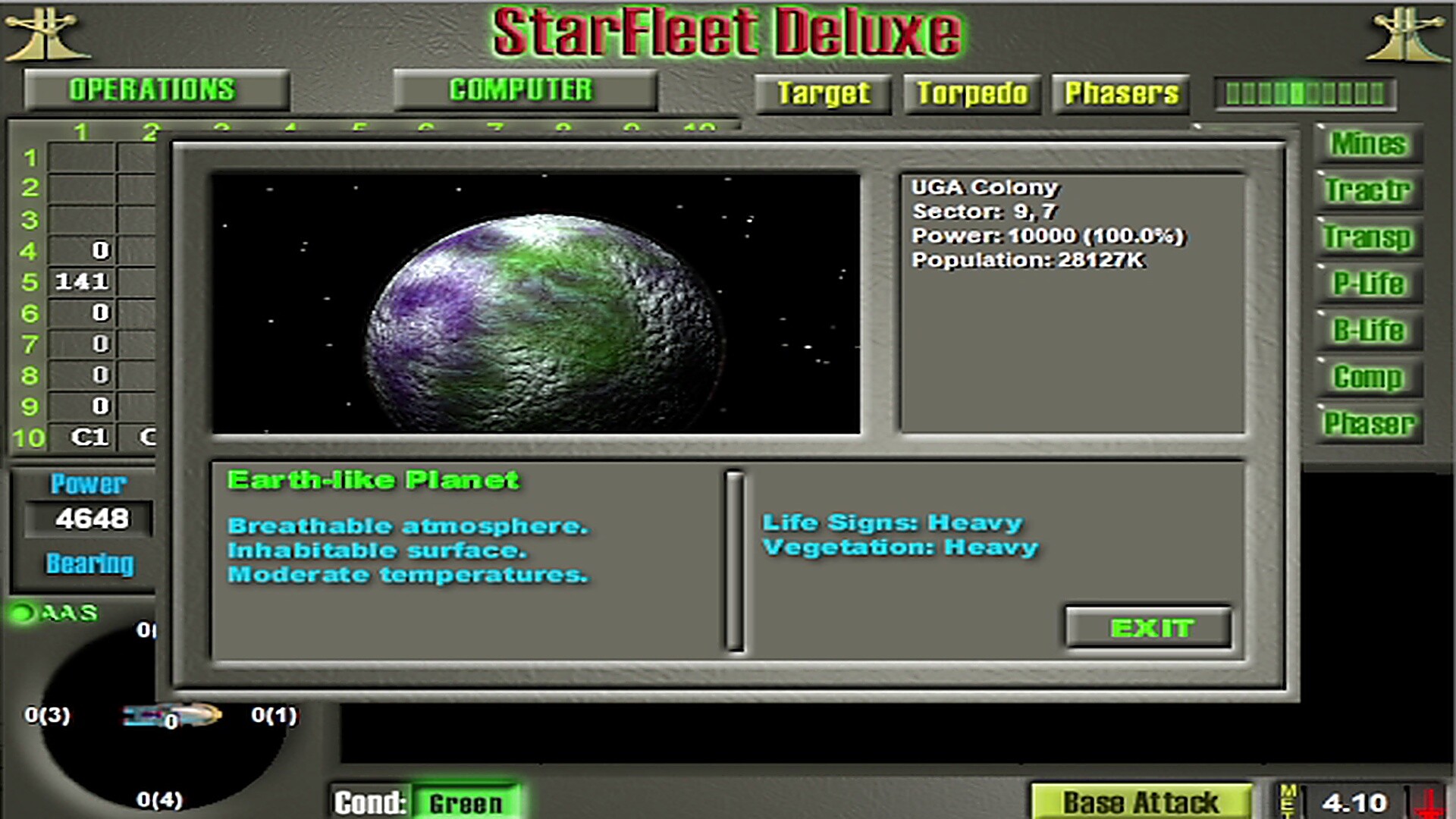
Task: Click the green power level bar
Action: point(1306,94)
